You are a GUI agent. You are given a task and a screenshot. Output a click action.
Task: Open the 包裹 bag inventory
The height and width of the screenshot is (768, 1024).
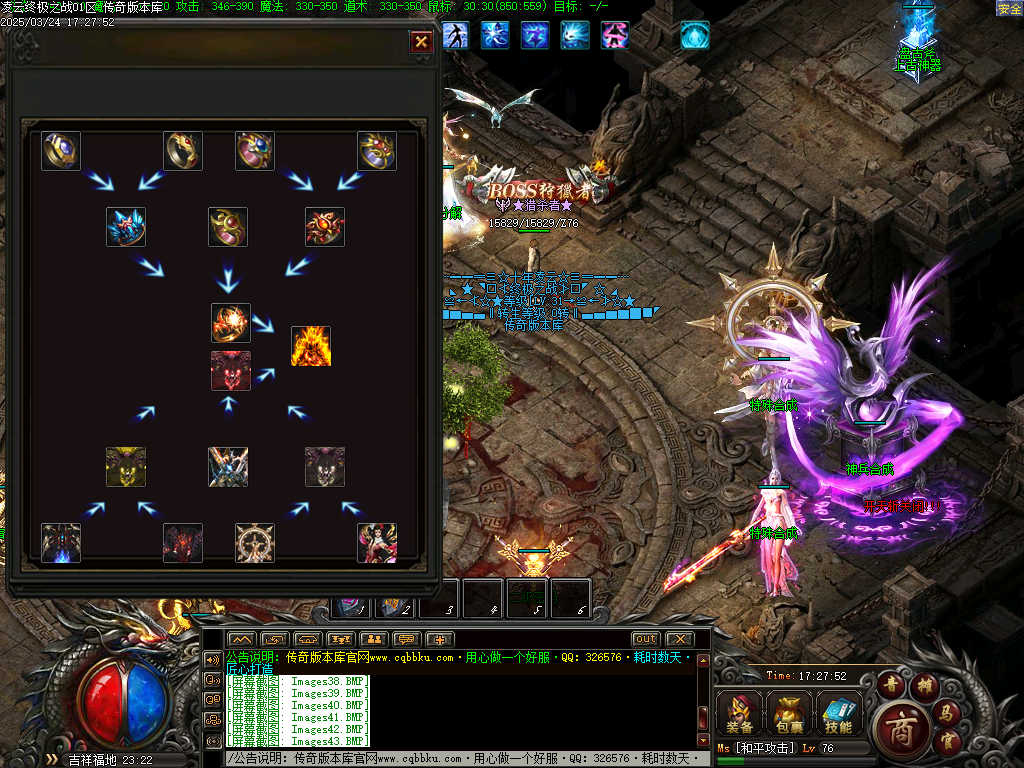pos(789,713)
